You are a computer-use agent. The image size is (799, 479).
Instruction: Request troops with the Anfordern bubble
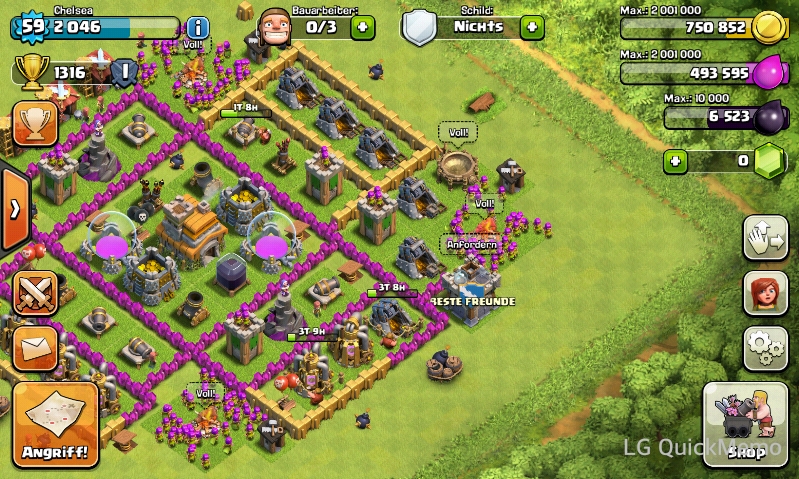click(471, 244)
